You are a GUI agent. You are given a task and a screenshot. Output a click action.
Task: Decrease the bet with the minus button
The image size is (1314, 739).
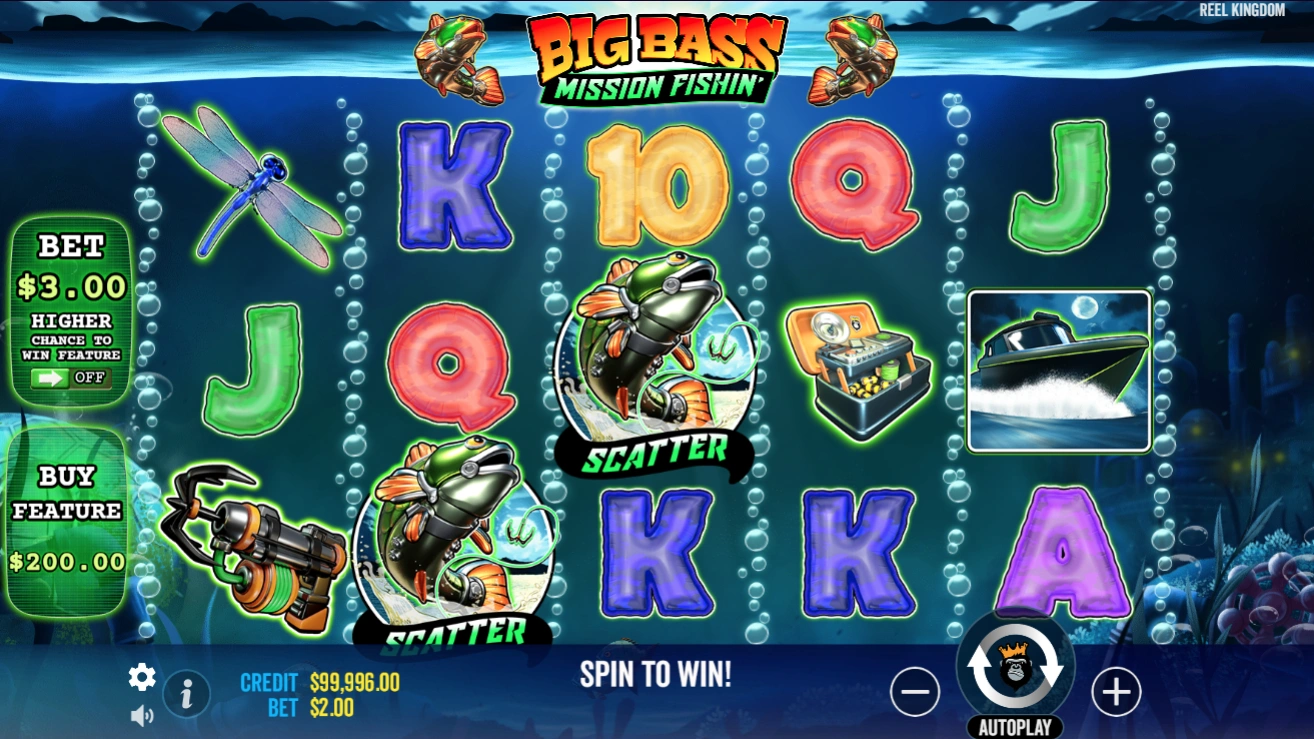[915, 691]
